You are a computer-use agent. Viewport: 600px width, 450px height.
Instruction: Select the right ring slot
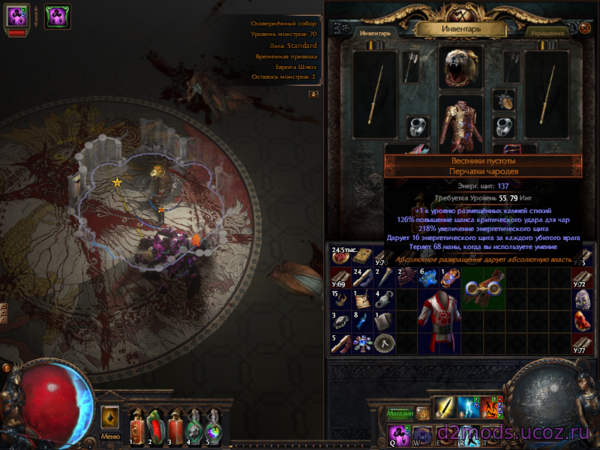(x=506, y=126)
